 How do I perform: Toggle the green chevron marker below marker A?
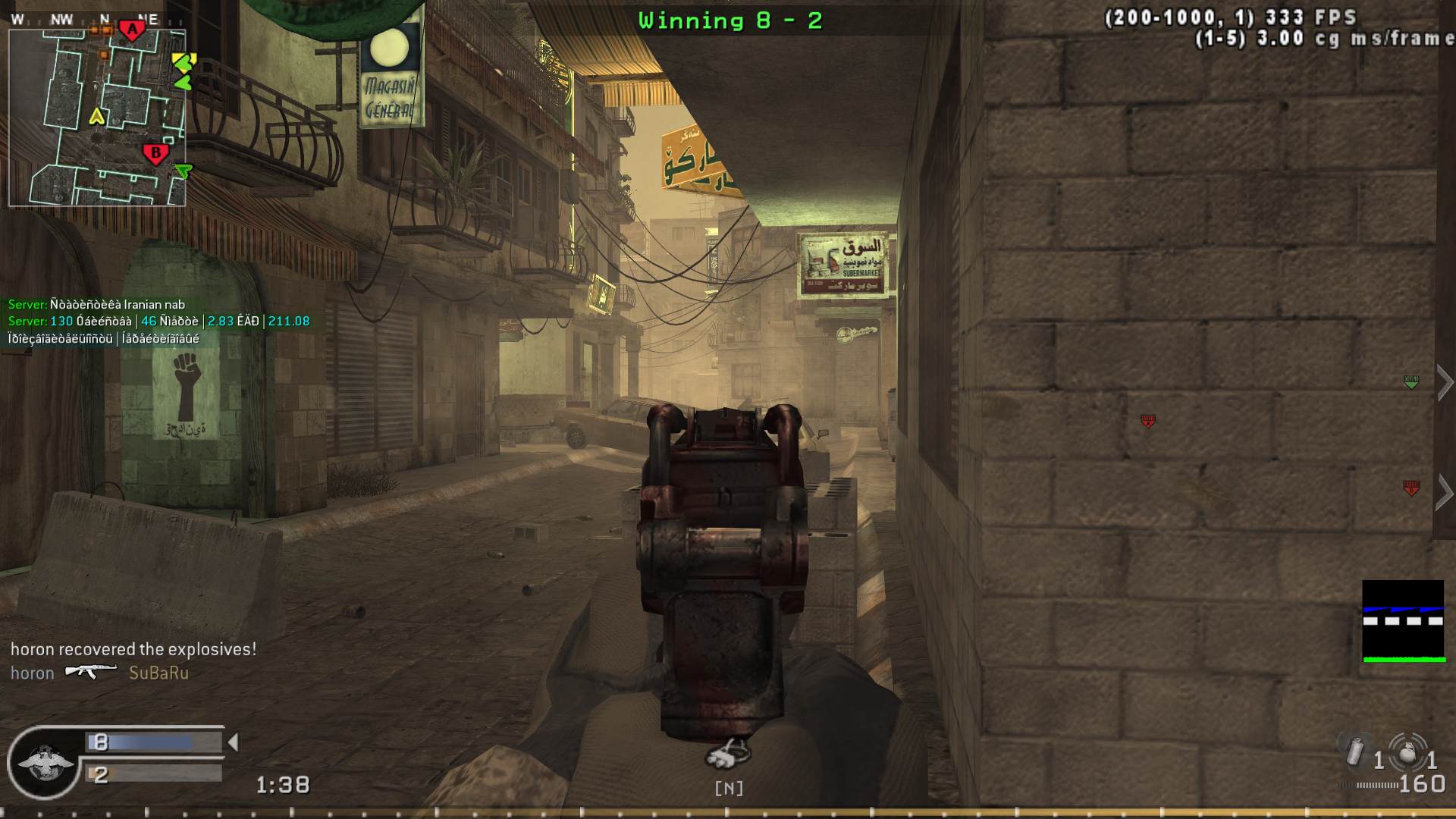(184, 82)
